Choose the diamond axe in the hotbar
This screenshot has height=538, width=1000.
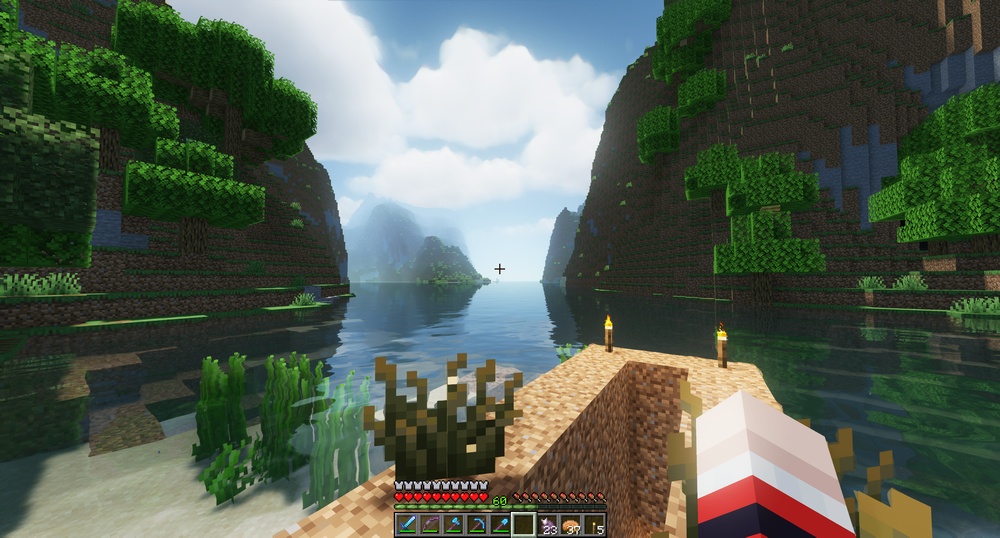coord(453,525)
